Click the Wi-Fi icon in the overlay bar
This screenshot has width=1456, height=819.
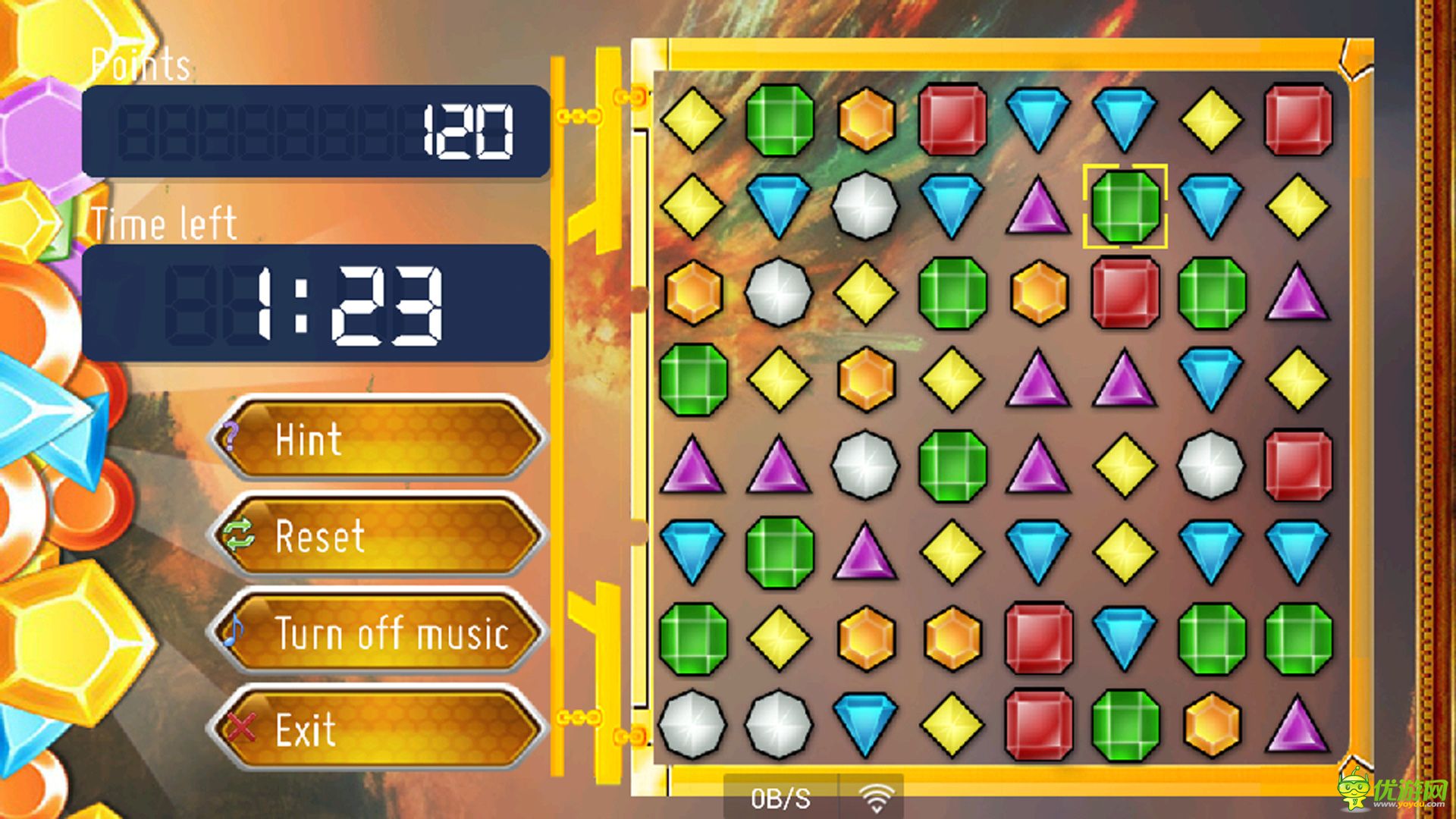point(876,798)
